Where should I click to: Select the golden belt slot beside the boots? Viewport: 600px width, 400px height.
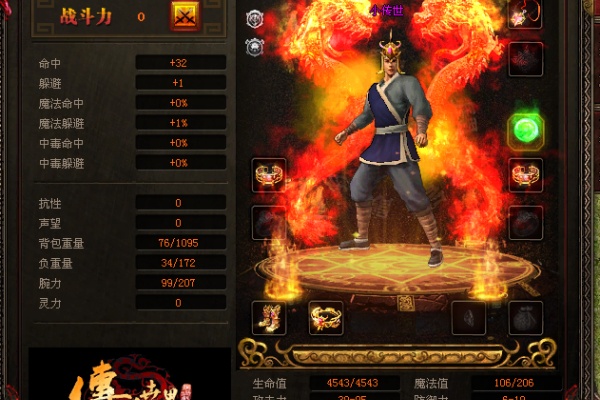[326, 317]
